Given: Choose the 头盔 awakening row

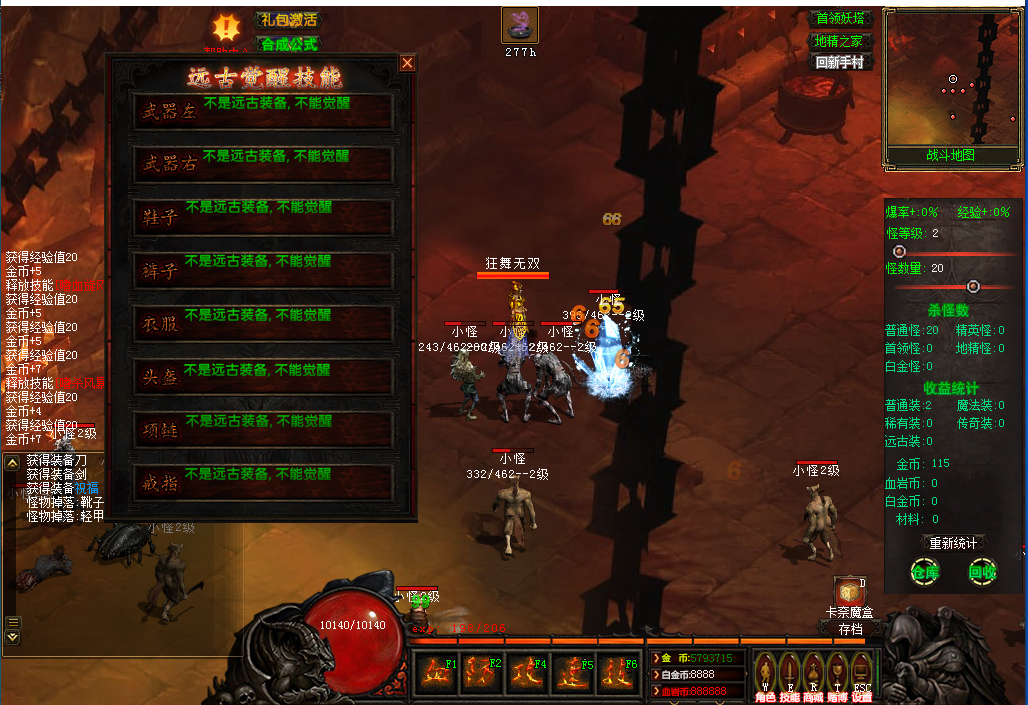Looking at the screenshot, I should tap(263, 377).
